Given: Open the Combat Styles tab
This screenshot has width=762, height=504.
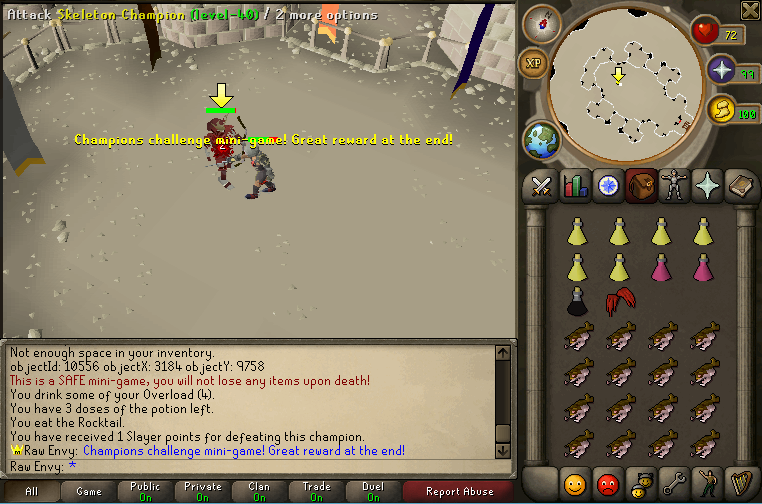Looking at the screenshot, I should click(541, 186).
